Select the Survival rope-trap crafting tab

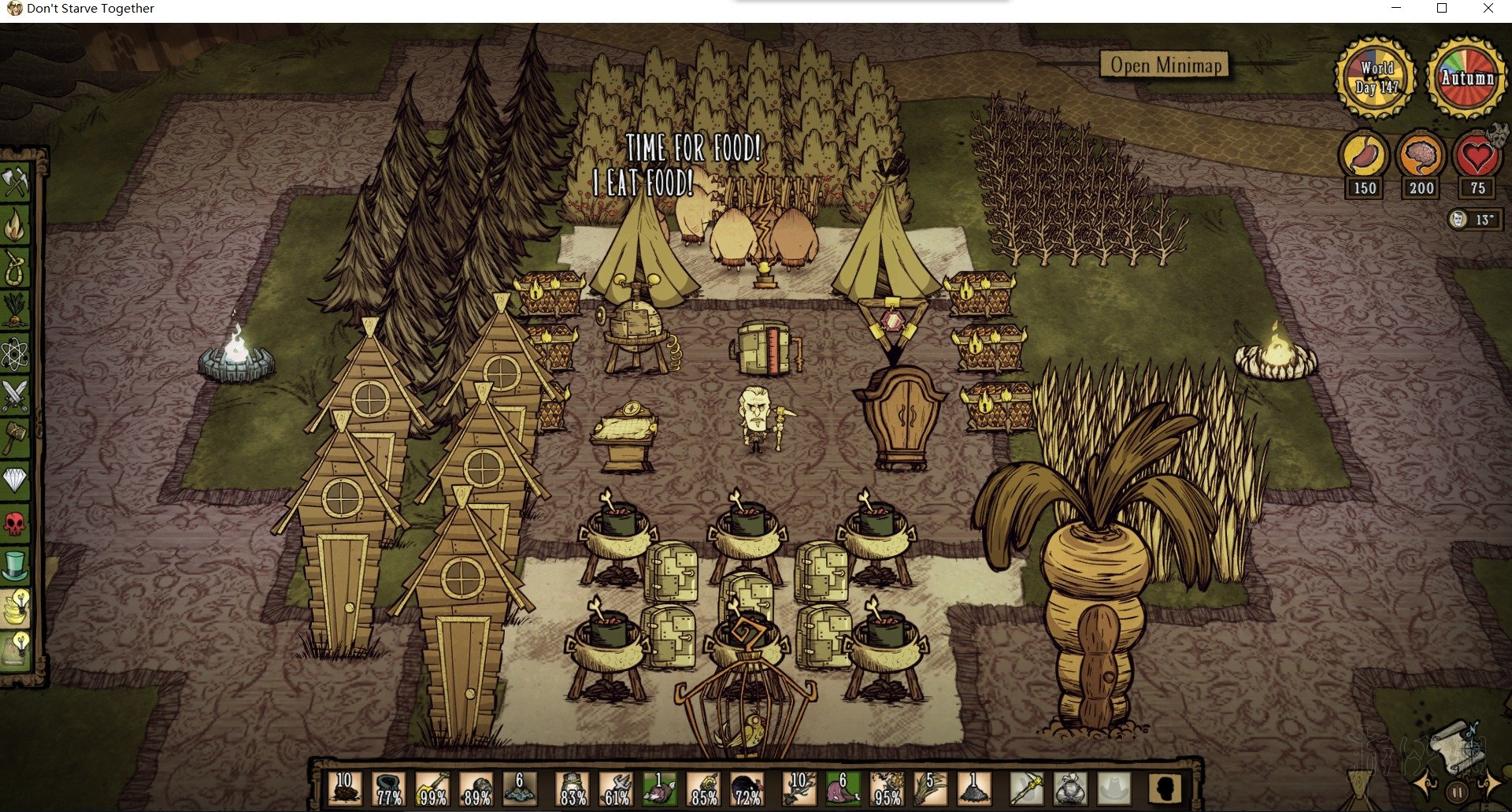tap(15, 269)
